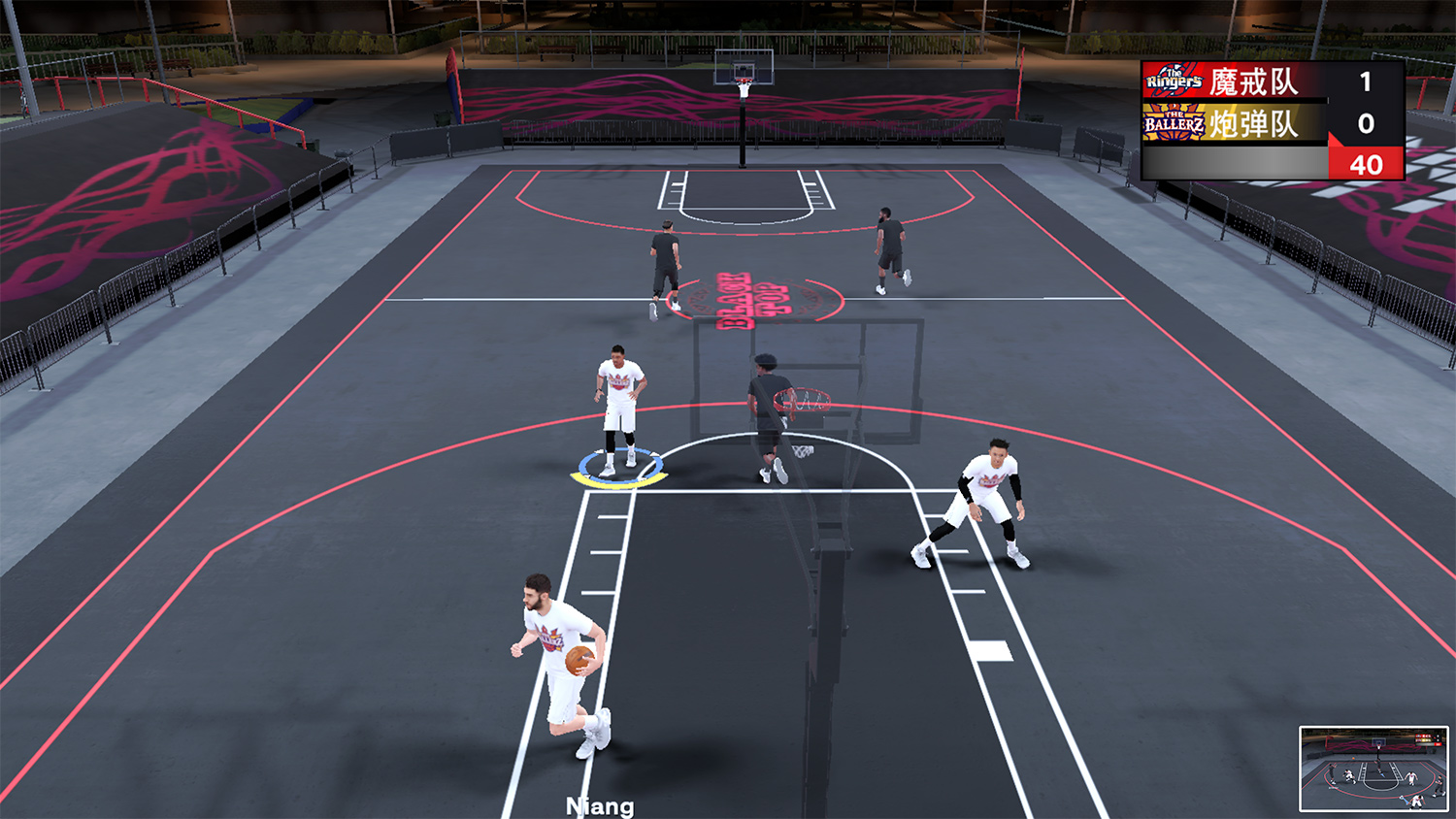Click the red 40 shot clock
1456x819 pixels.
[x=1368, y=164]
